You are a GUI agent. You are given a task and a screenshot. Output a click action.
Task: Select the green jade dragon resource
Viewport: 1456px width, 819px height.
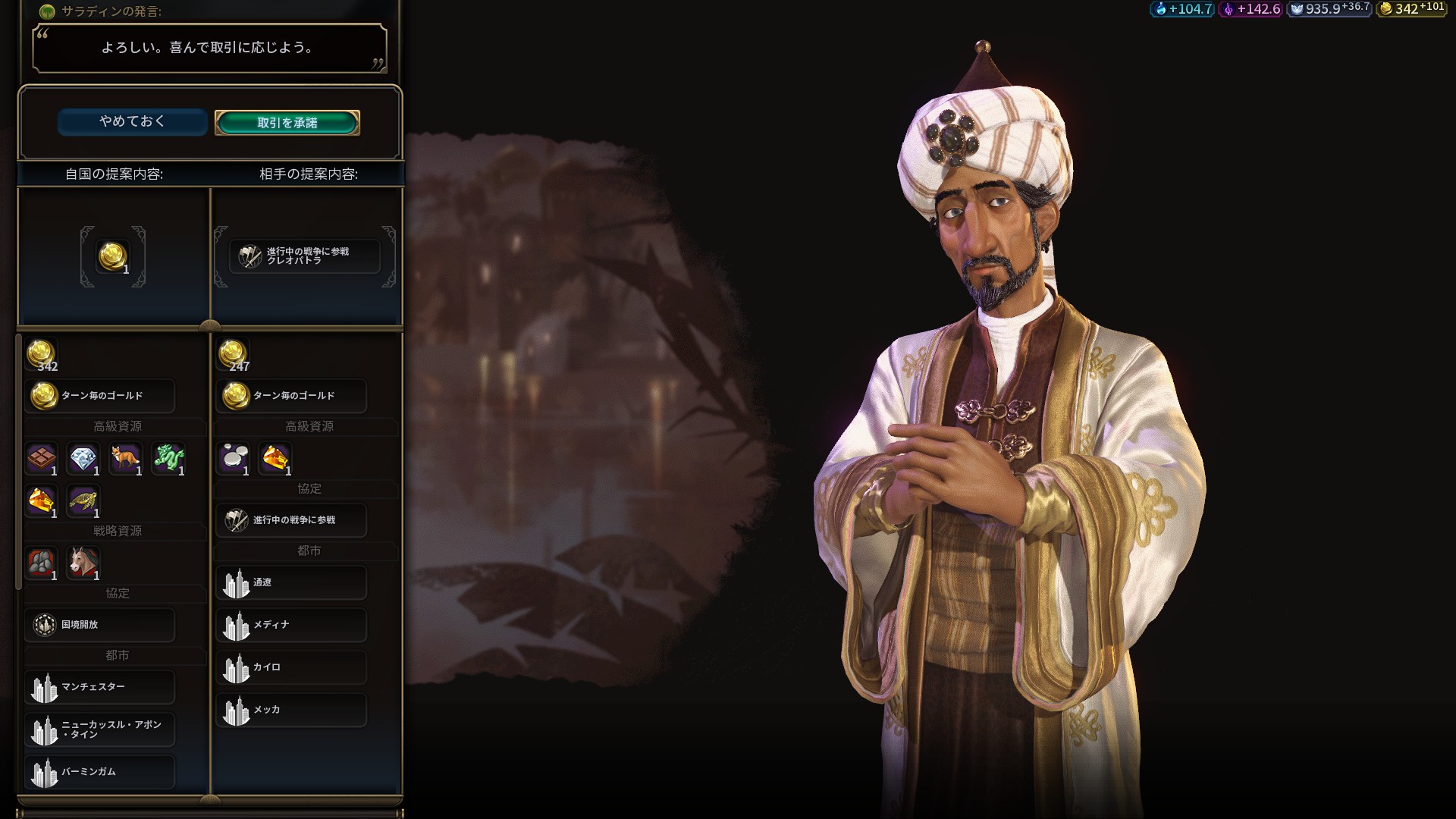point(168,458)
